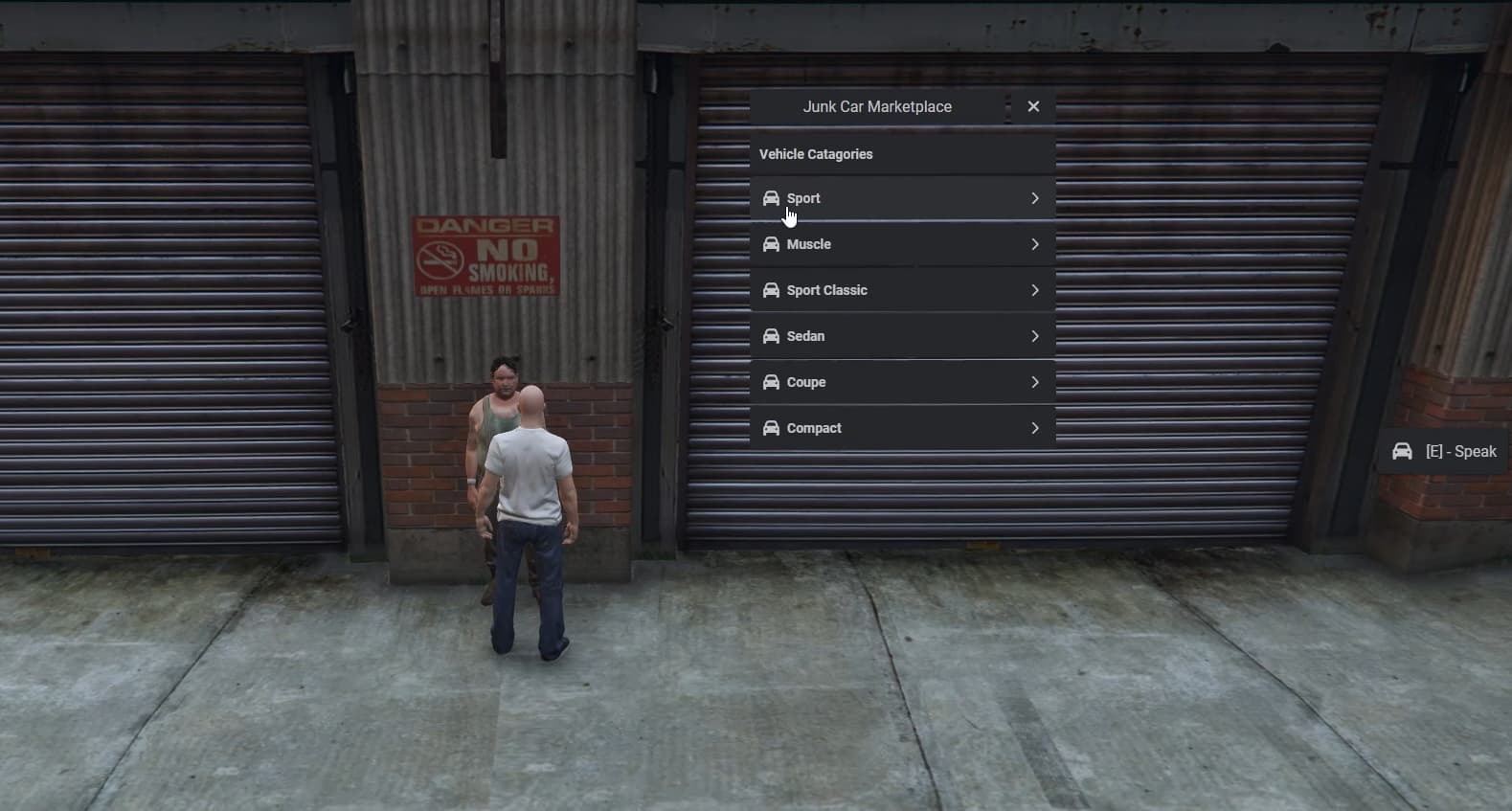This screenshot has height=811, width=1512.
Task: Click the X icon on the marketplace menu
Action: click(1033, 106)
